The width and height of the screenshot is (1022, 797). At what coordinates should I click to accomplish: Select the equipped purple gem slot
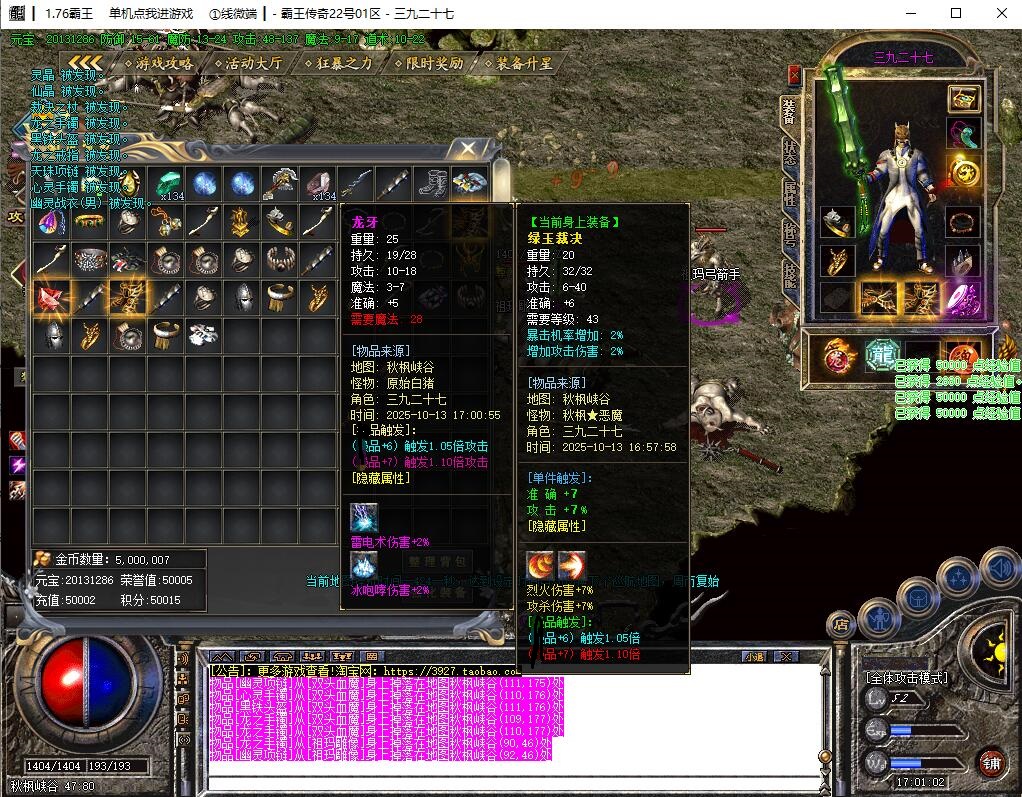pos(964,298)
